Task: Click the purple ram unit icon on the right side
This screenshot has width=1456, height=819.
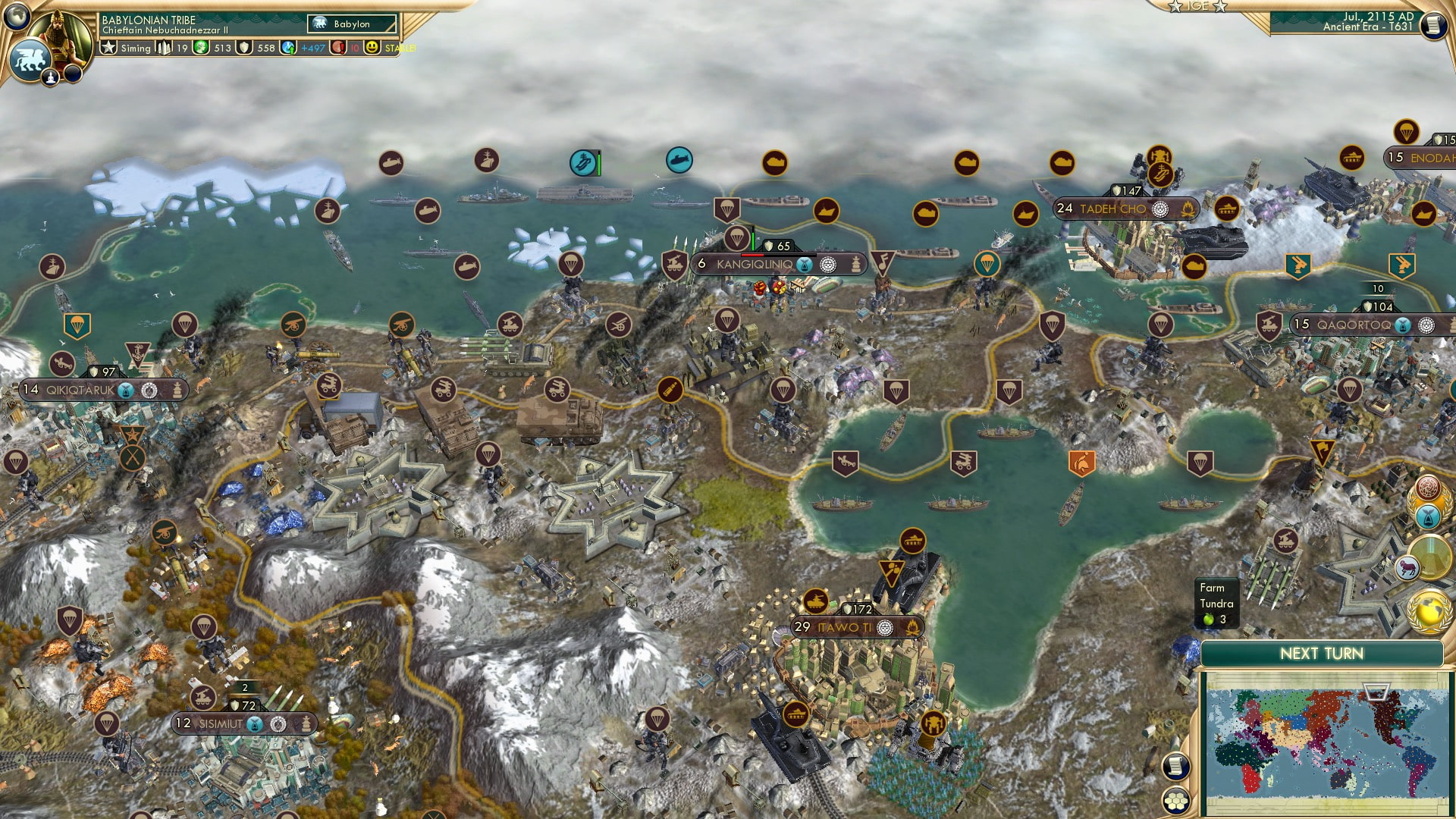Action: 1407,566
